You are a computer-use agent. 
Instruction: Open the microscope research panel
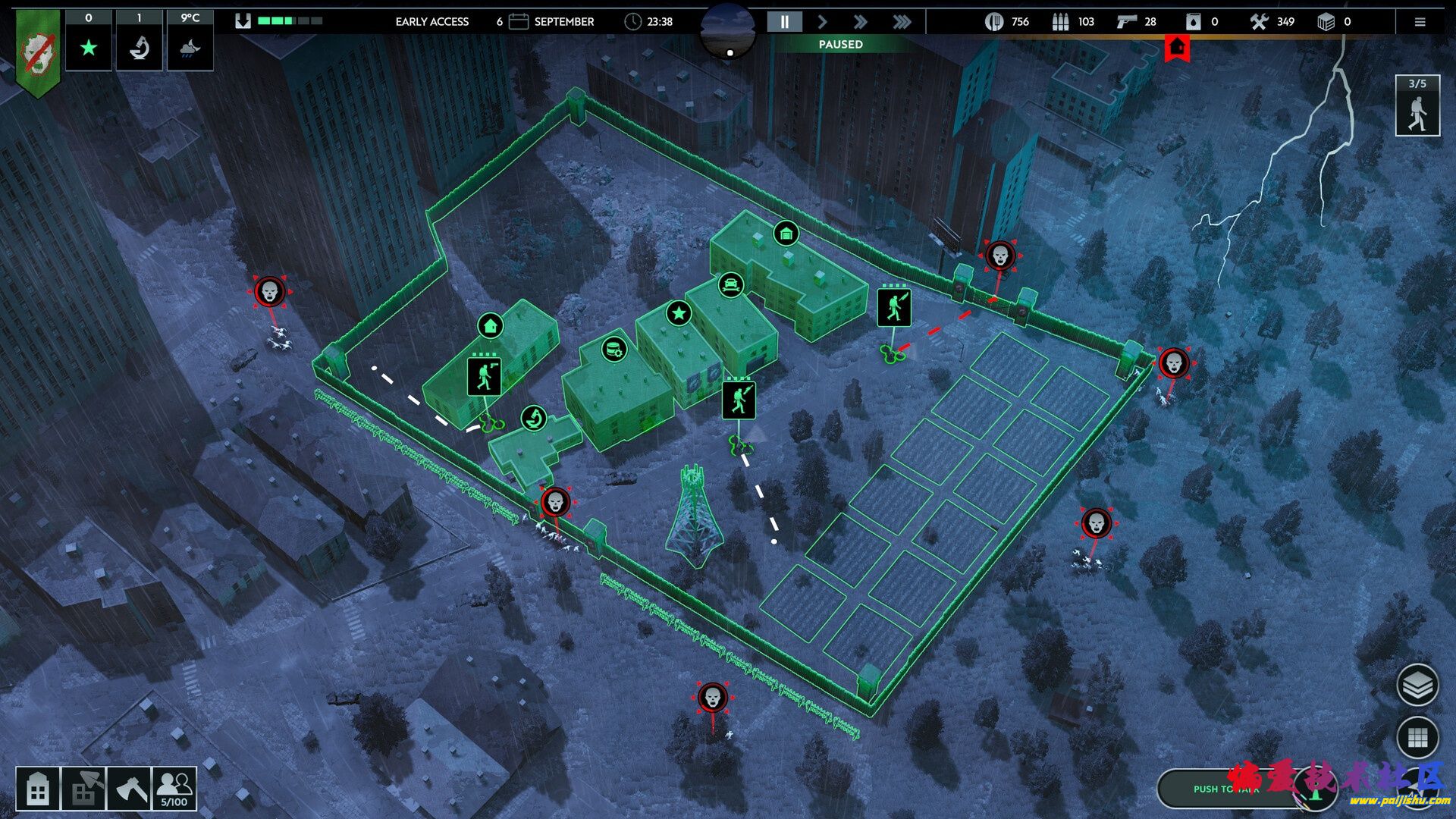coord(139,48)
